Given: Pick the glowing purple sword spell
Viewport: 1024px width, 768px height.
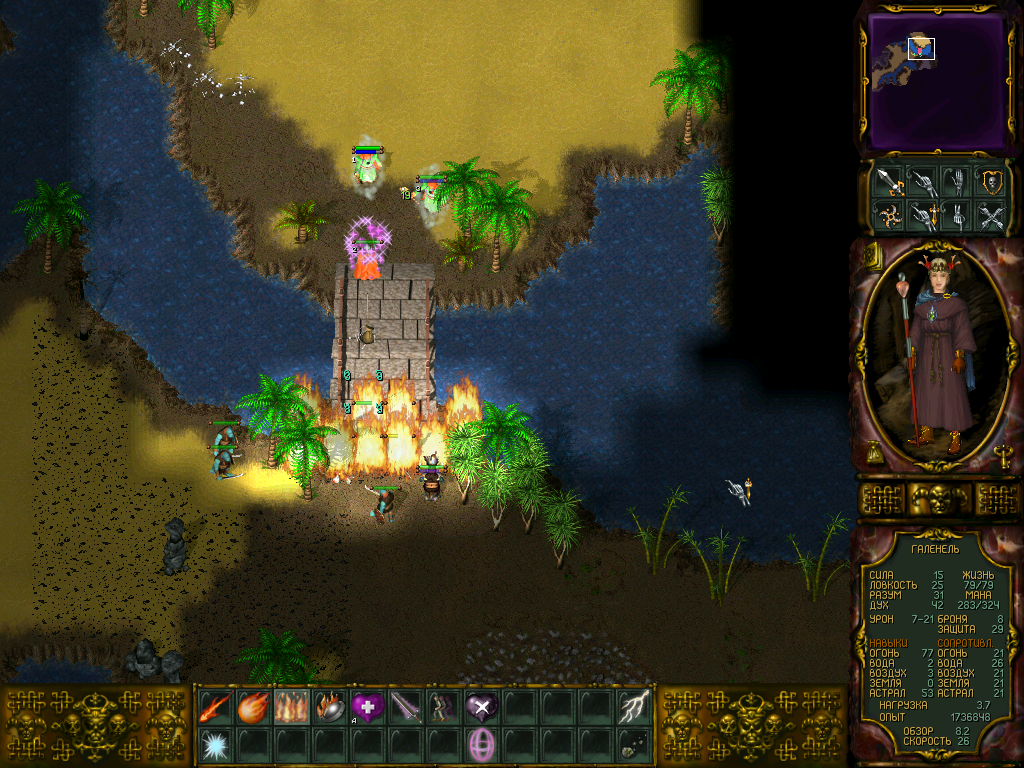Looking at the screenshot, I should point(405,707).
